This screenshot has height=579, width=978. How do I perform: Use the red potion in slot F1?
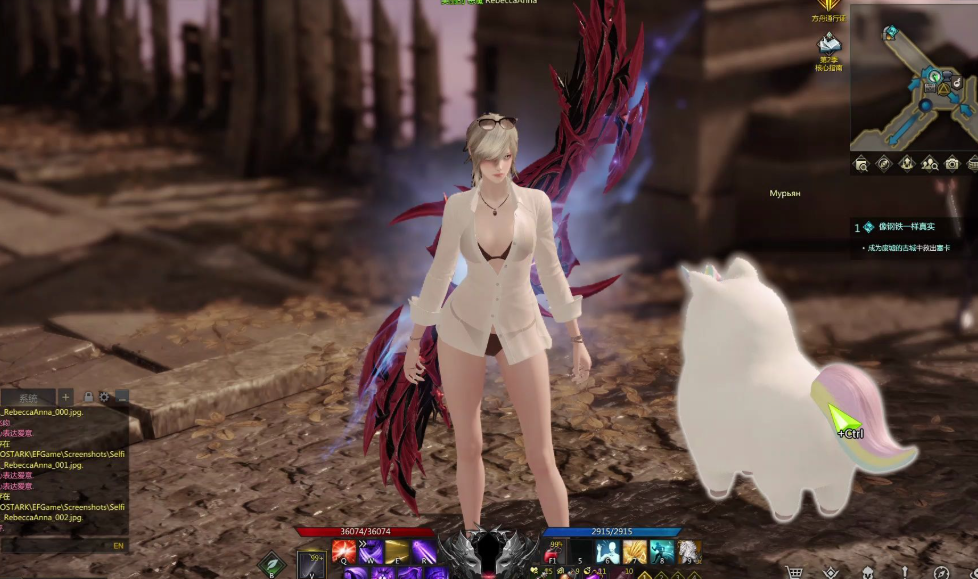553,553
